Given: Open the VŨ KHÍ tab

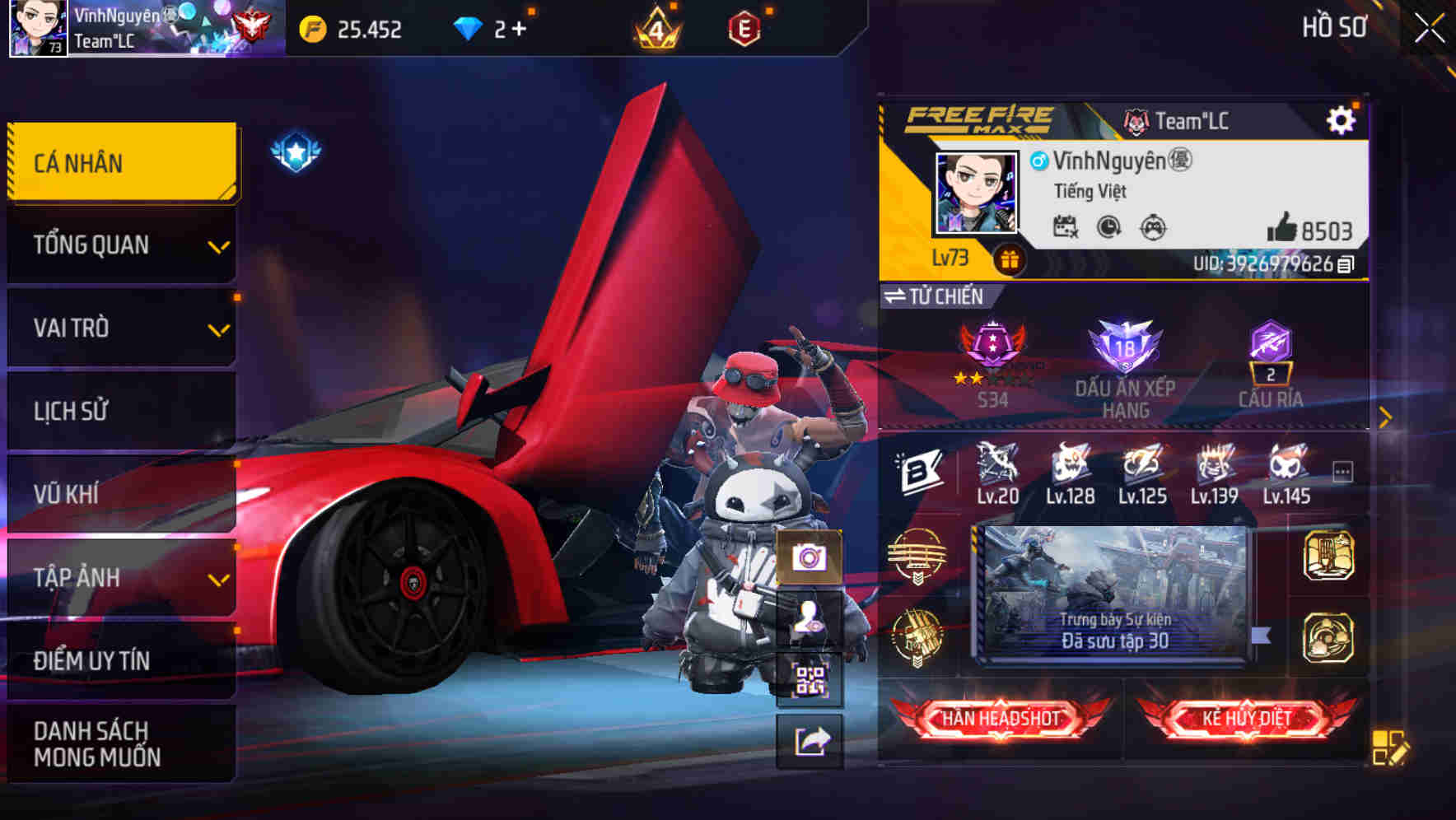Looking at the screenshot, I should coord(121,494).
